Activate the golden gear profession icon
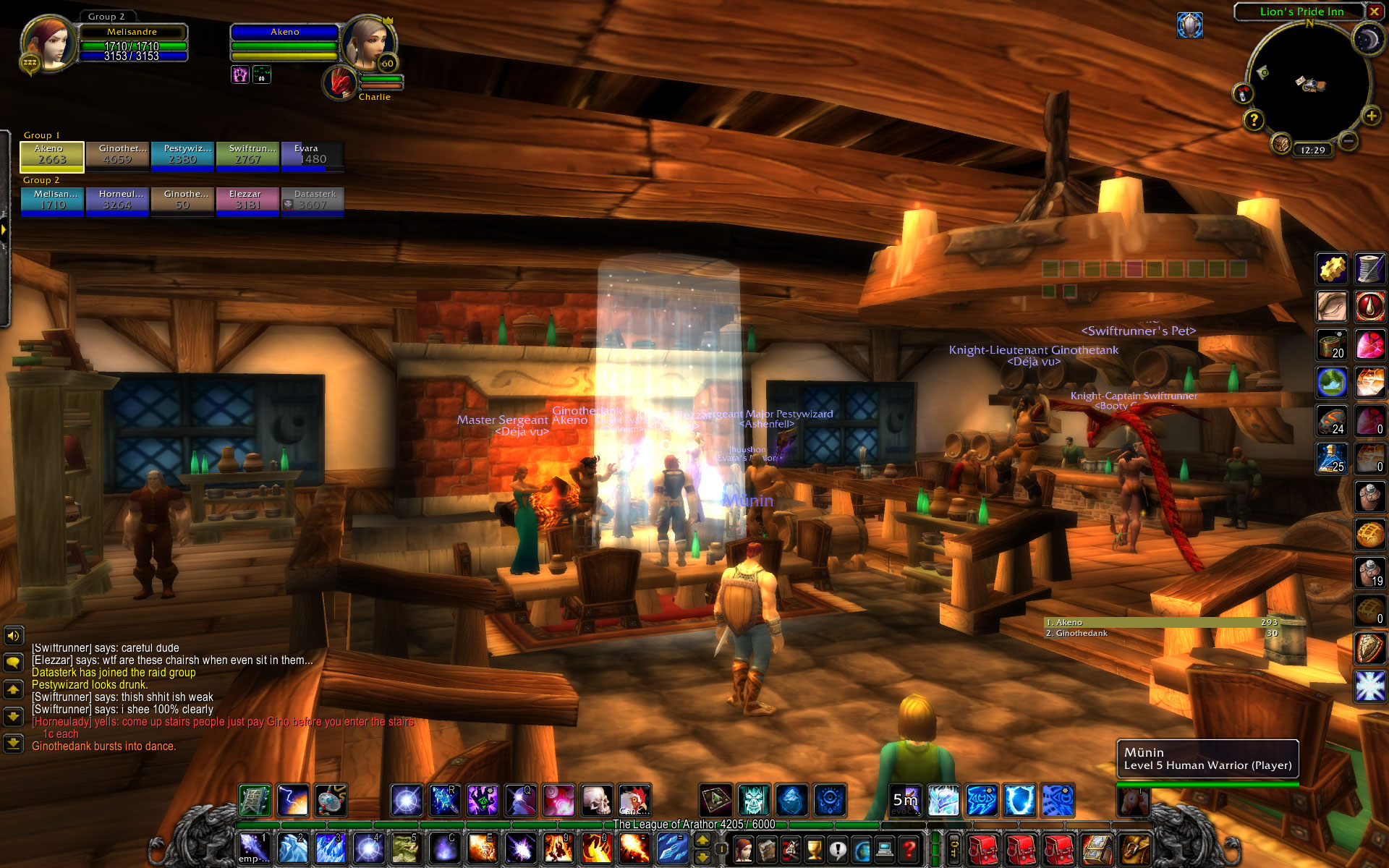1389x868 pixels. pyautogui.click(x=1331, y=269)
